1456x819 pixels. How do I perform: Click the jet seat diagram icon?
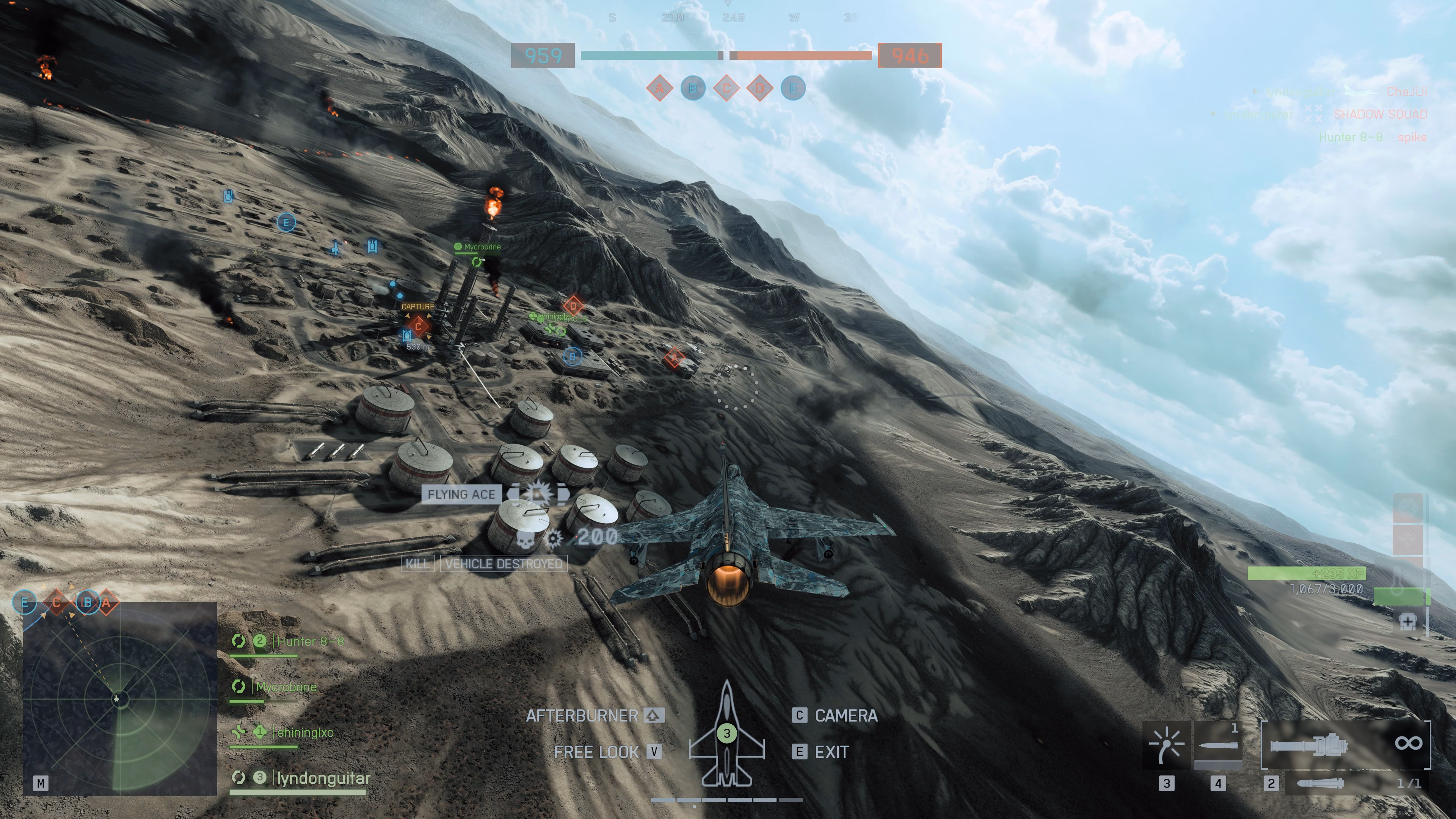click(727, 735)
